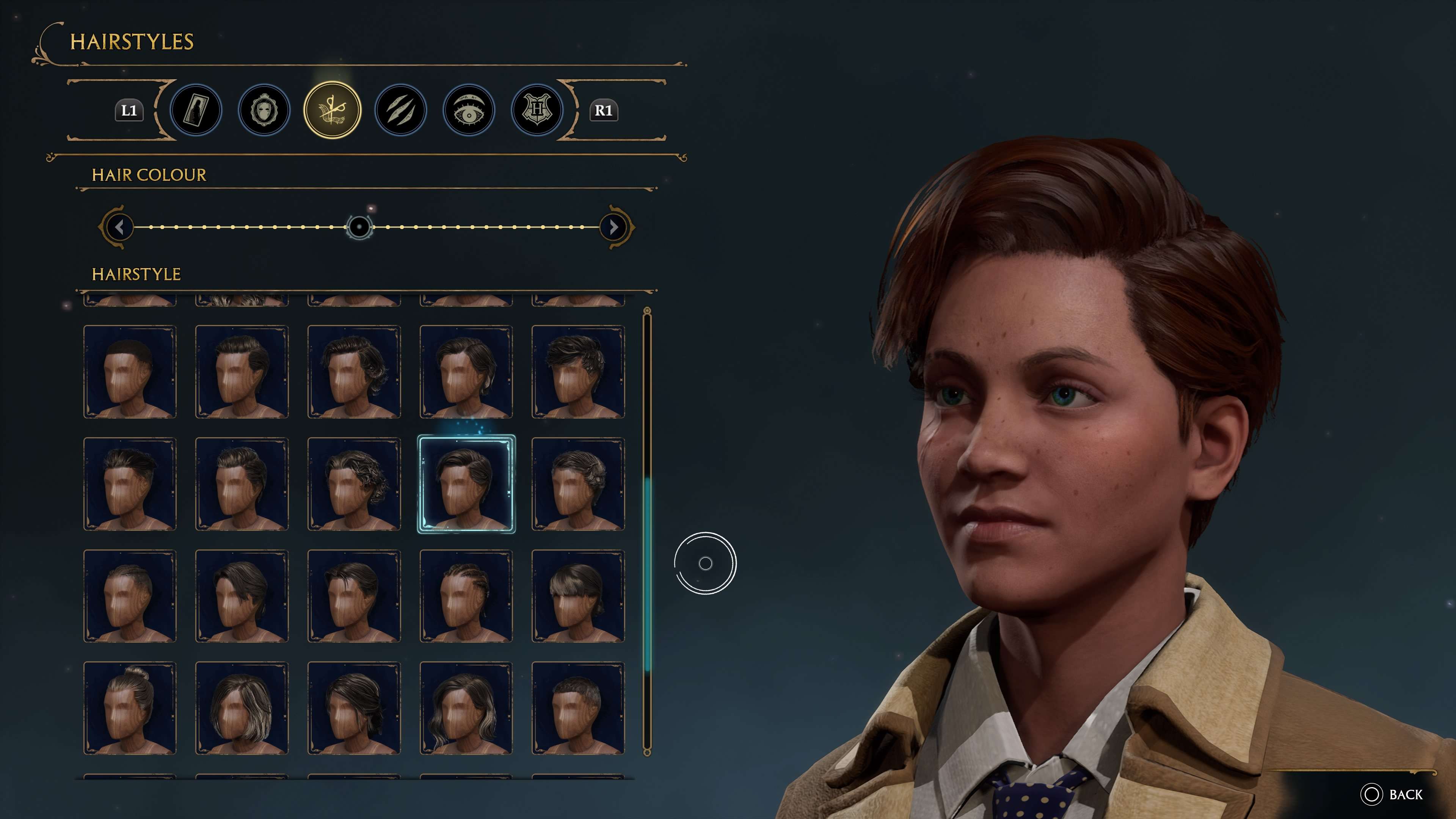Image resolution: width=1456 pixels, height=819 pixels.
Task: Open the eye customization category
Action: [x=469, y=111]
